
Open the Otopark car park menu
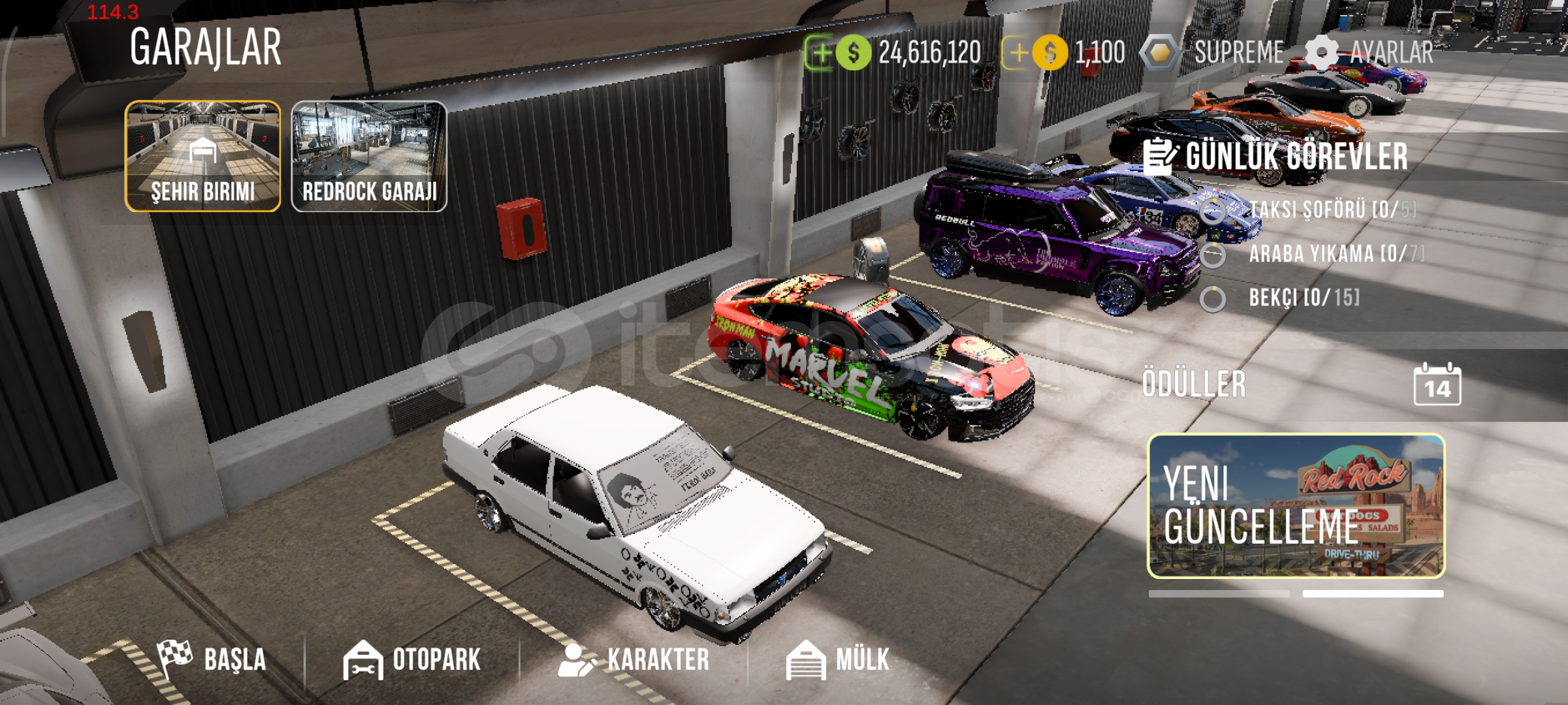(x=413, y=659)
